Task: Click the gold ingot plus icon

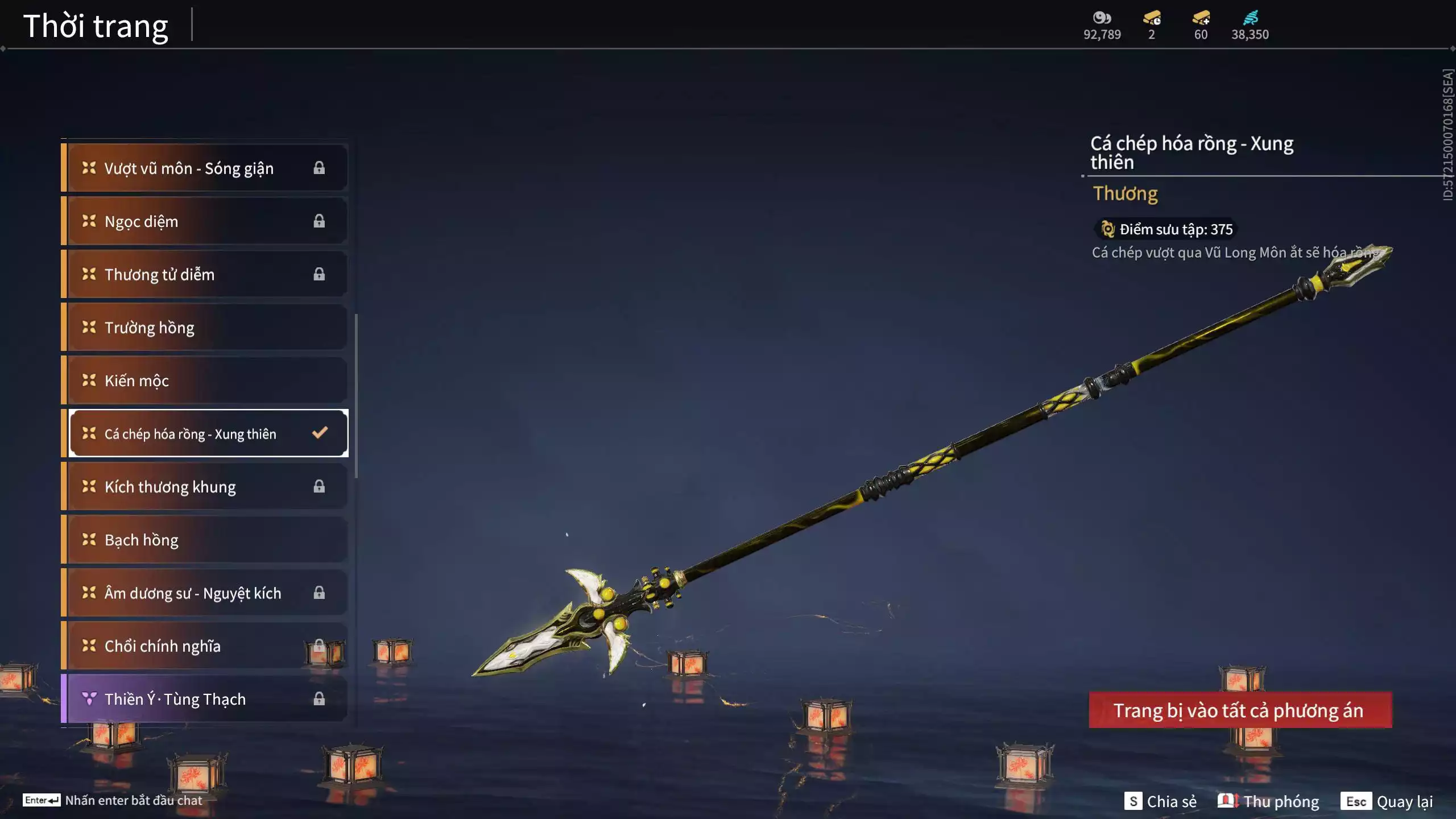Action: (1201, 18)
